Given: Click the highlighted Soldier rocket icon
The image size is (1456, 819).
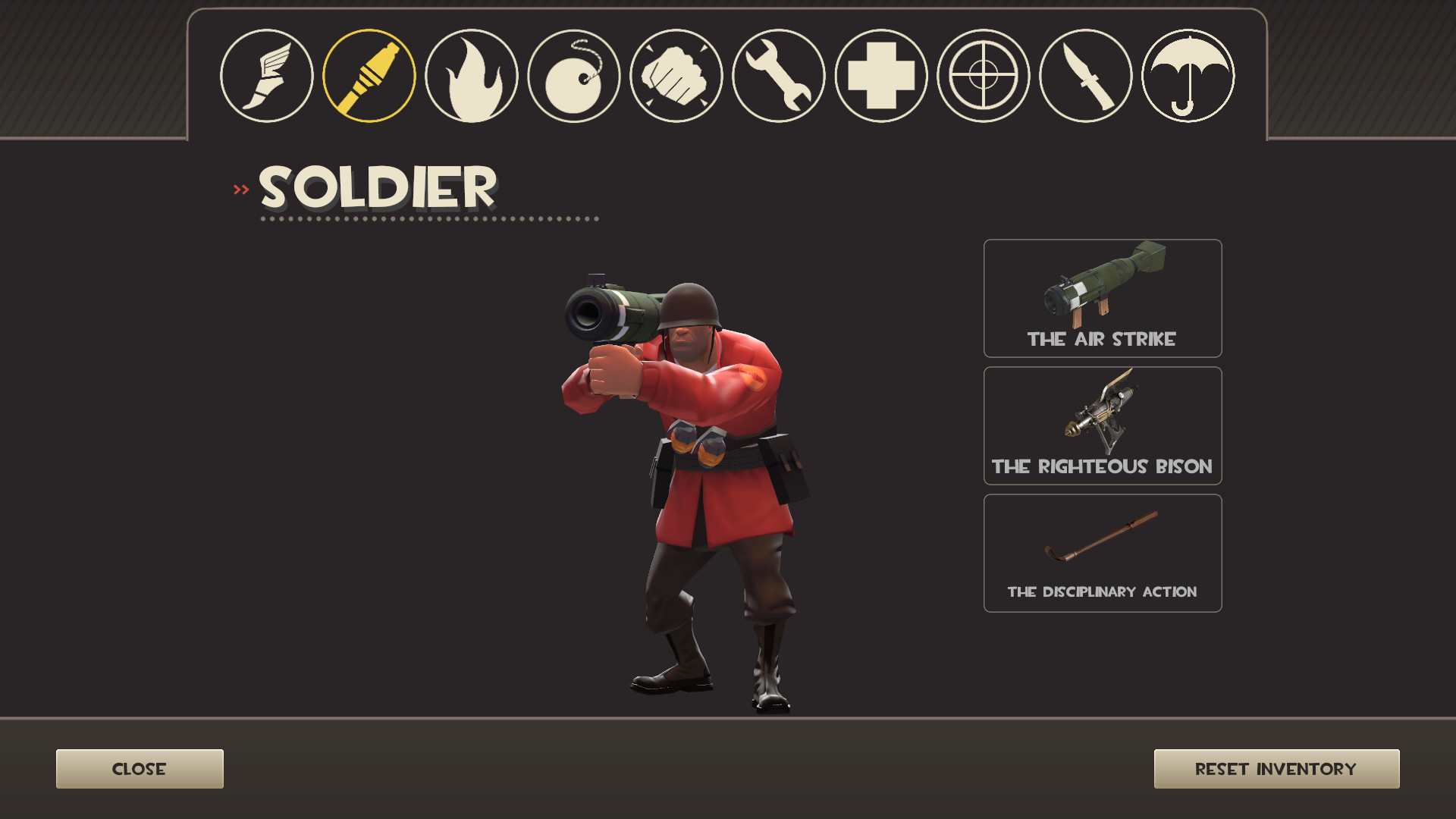Looking at the screenshot, I should pyautogui.click(x=369, y=76).
